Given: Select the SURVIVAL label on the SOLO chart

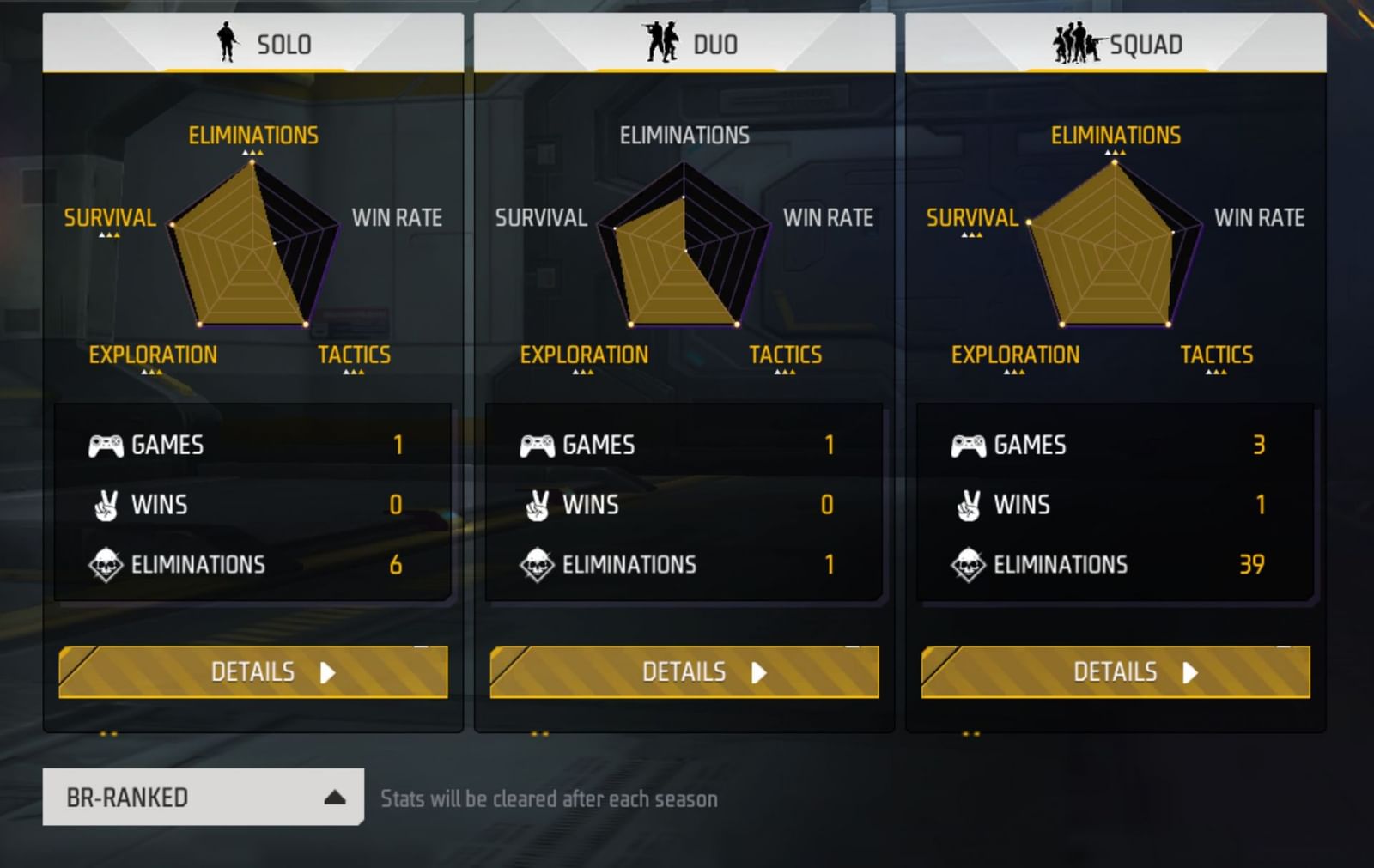Looking at the screenshot, I should 109,219.
